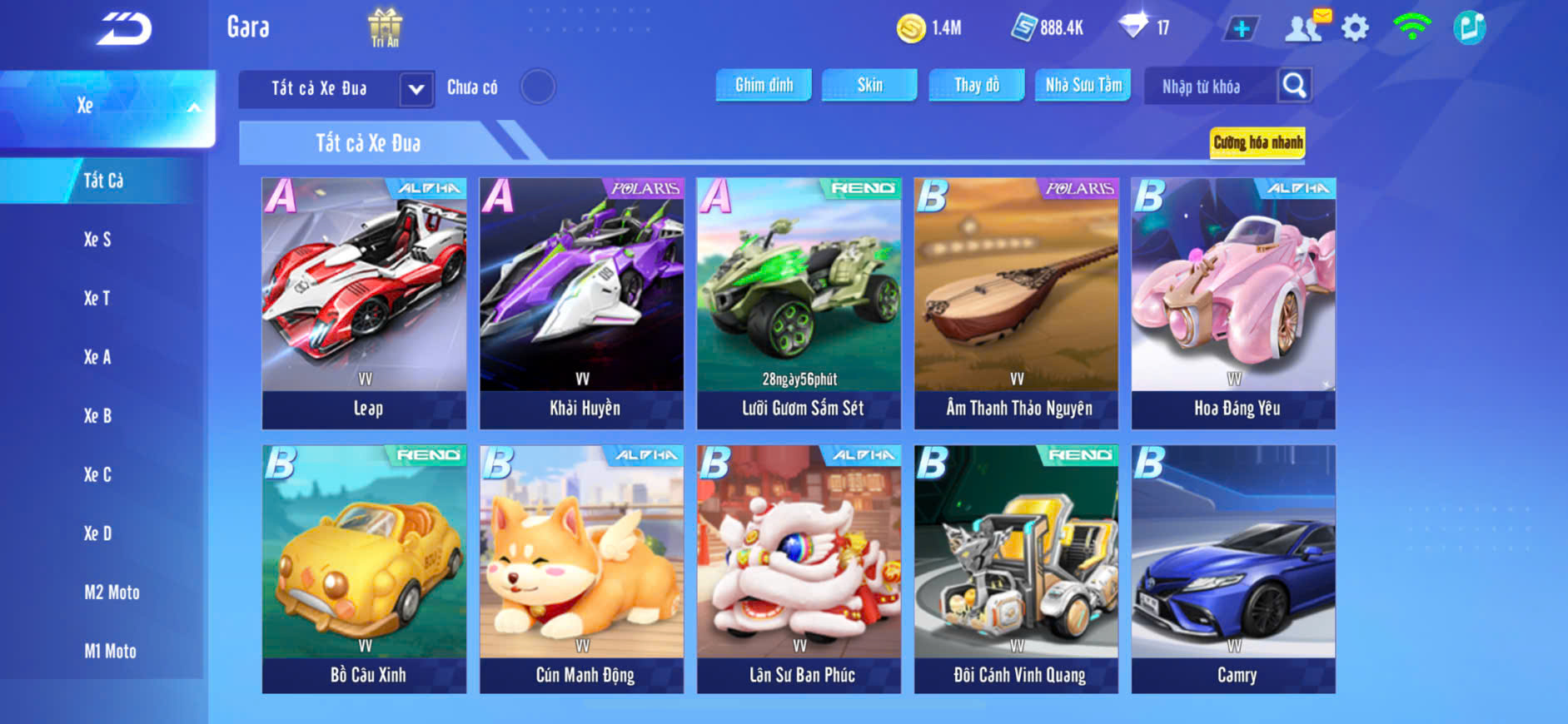Click the Tri Ân gift icon
The height and width of the screenshot is (724, 1568).
pos(385,27)
